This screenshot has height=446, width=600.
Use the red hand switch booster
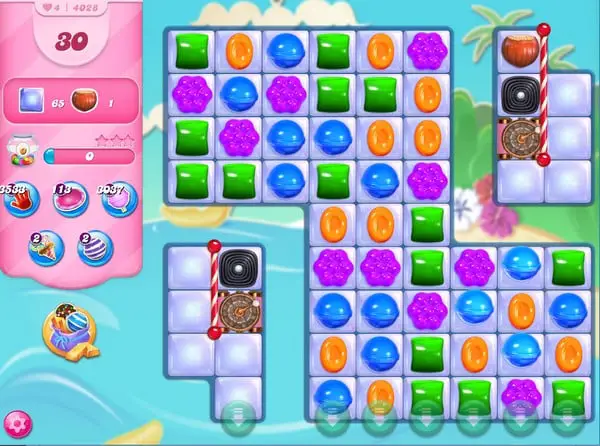tap(19, 200)
